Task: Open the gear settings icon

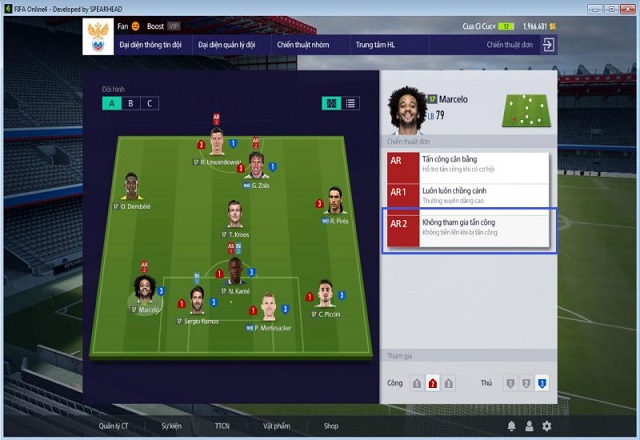Action: [546, 426]
